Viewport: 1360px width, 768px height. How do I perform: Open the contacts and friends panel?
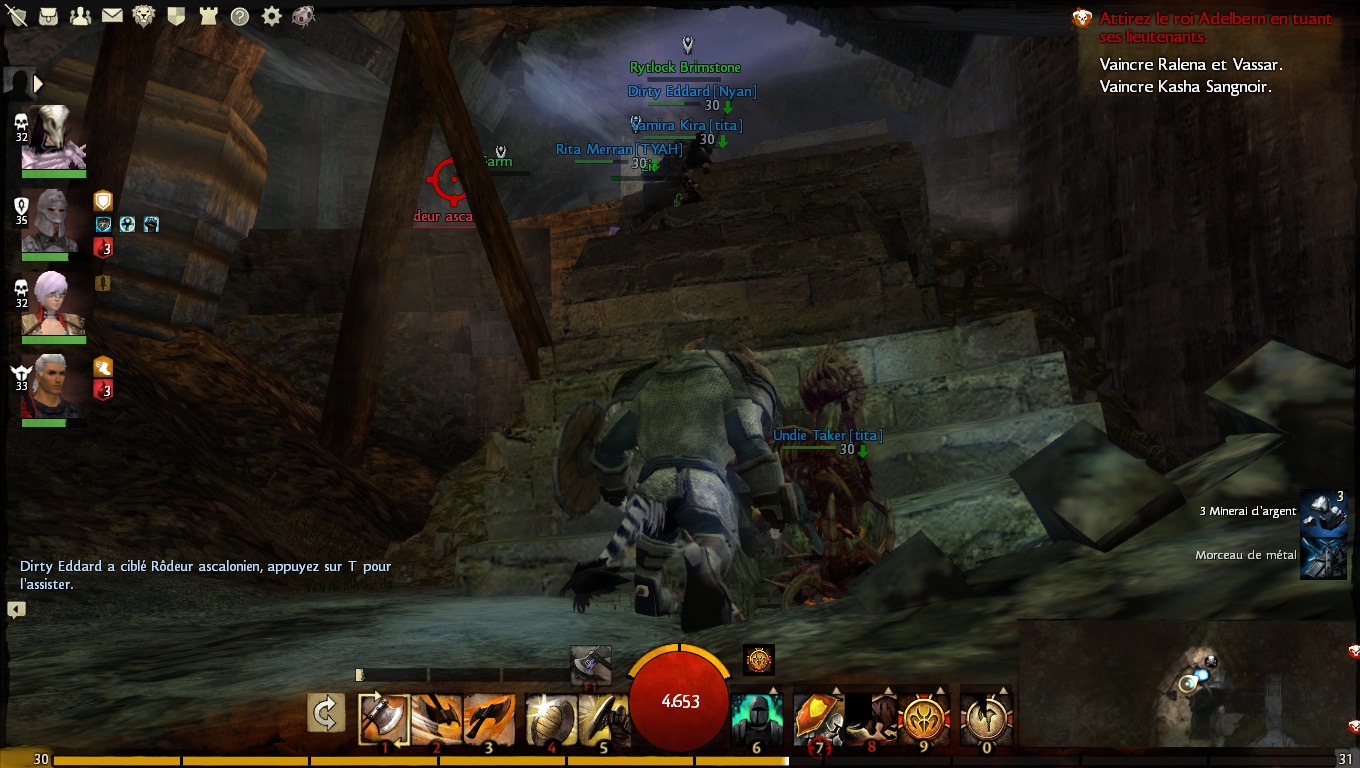(80, 16)
